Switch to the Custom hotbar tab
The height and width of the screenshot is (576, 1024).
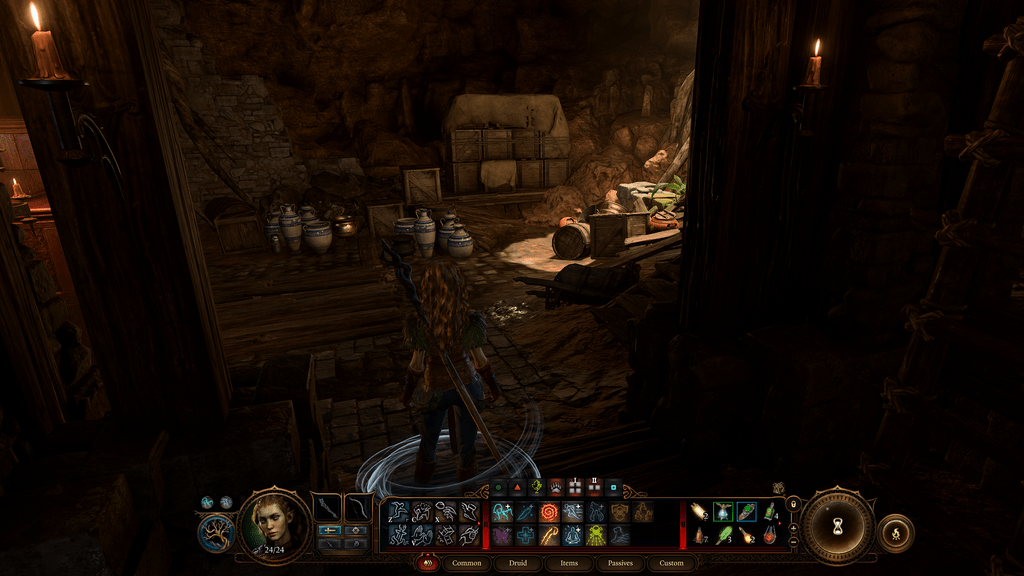pyautogui.click(x=671, y=563)
